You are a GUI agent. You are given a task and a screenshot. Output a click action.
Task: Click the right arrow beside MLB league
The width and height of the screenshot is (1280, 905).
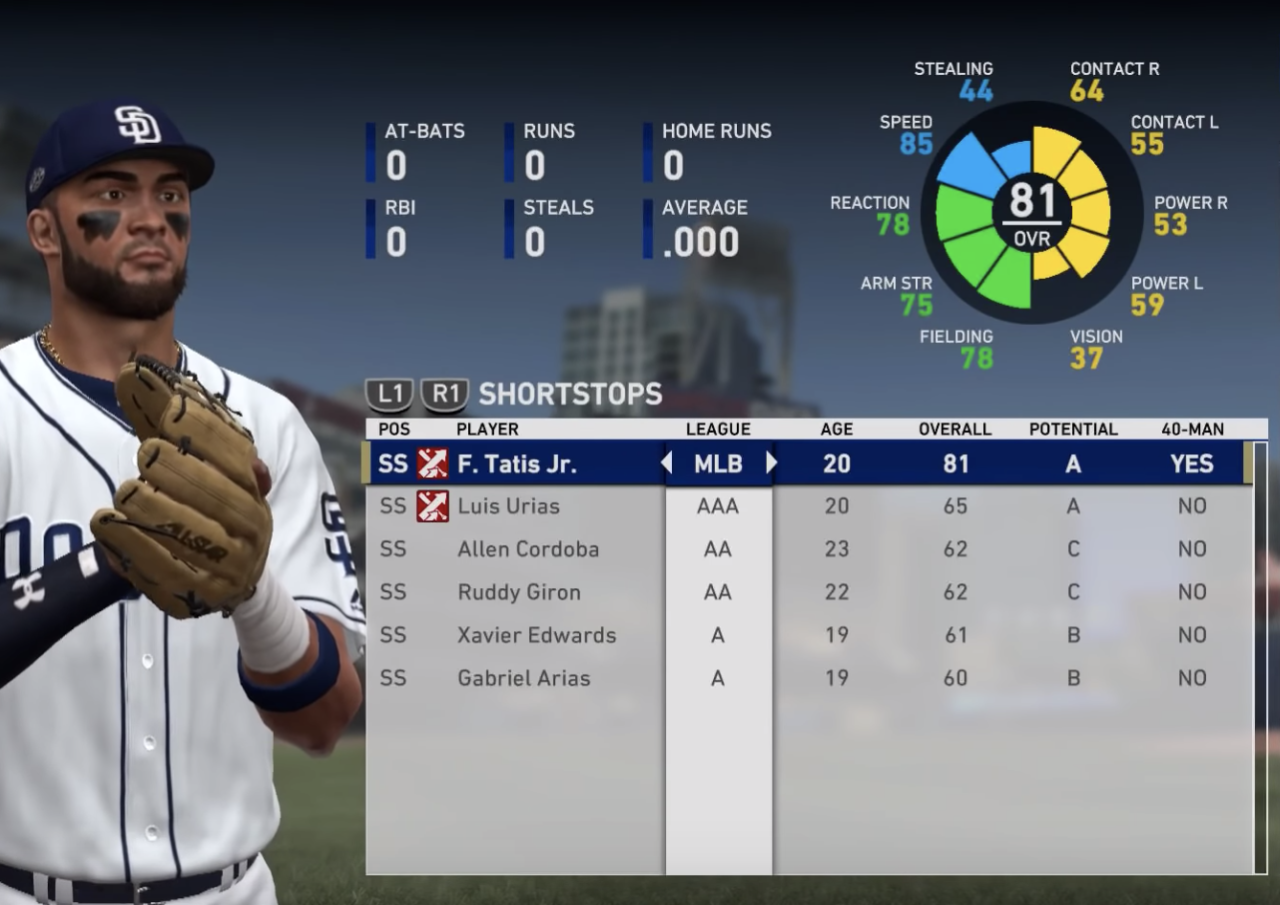771,464
